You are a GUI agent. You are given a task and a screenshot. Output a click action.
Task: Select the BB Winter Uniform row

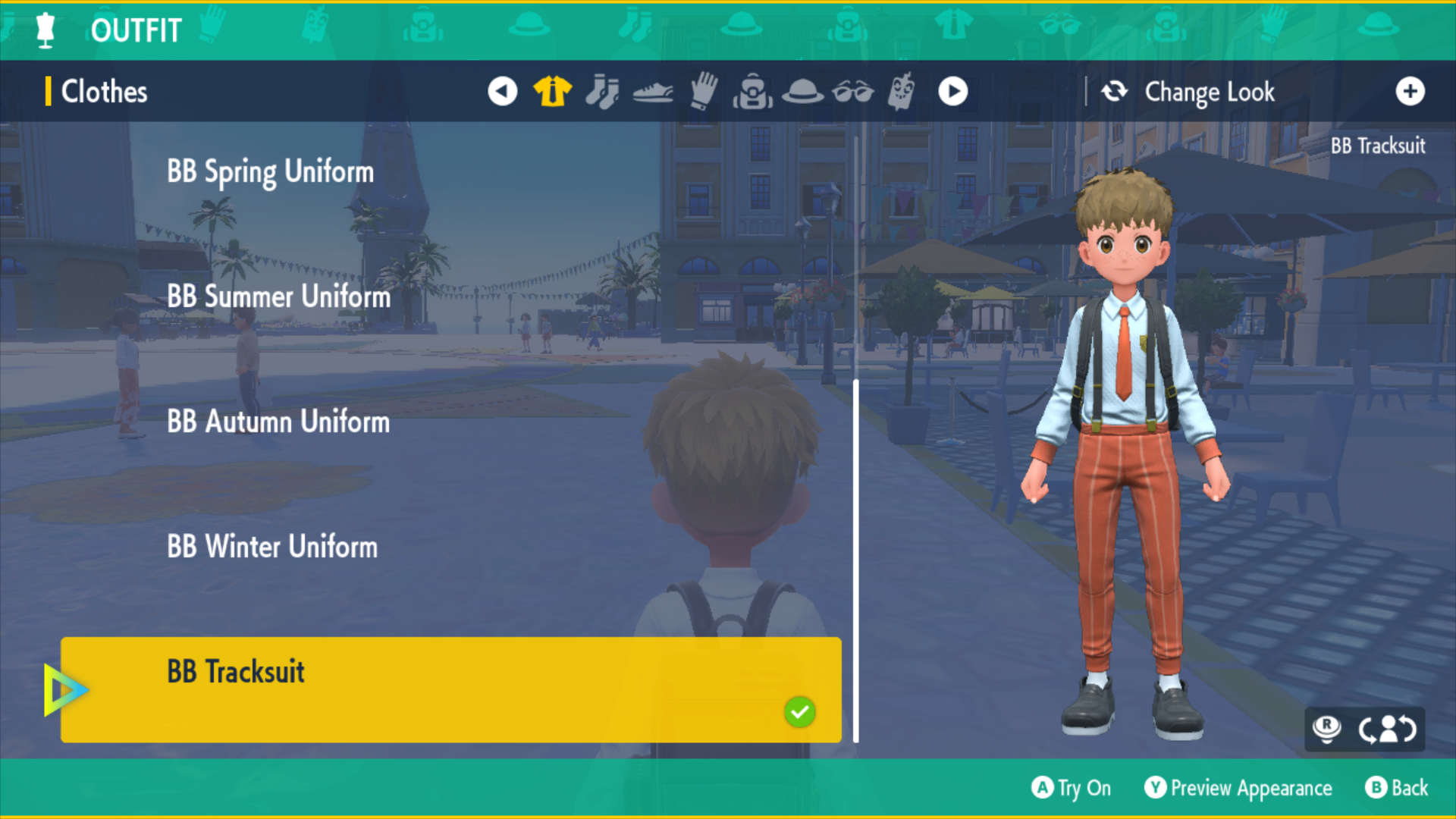272,547
